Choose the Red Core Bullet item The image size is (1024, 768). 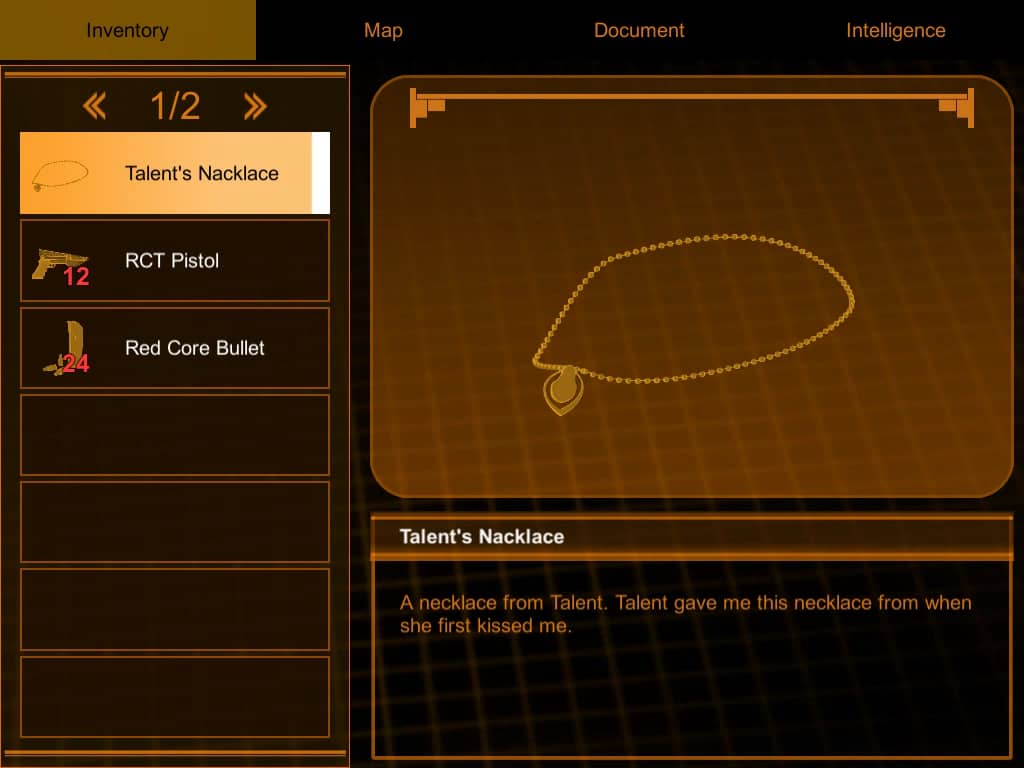tap(174, 348)
